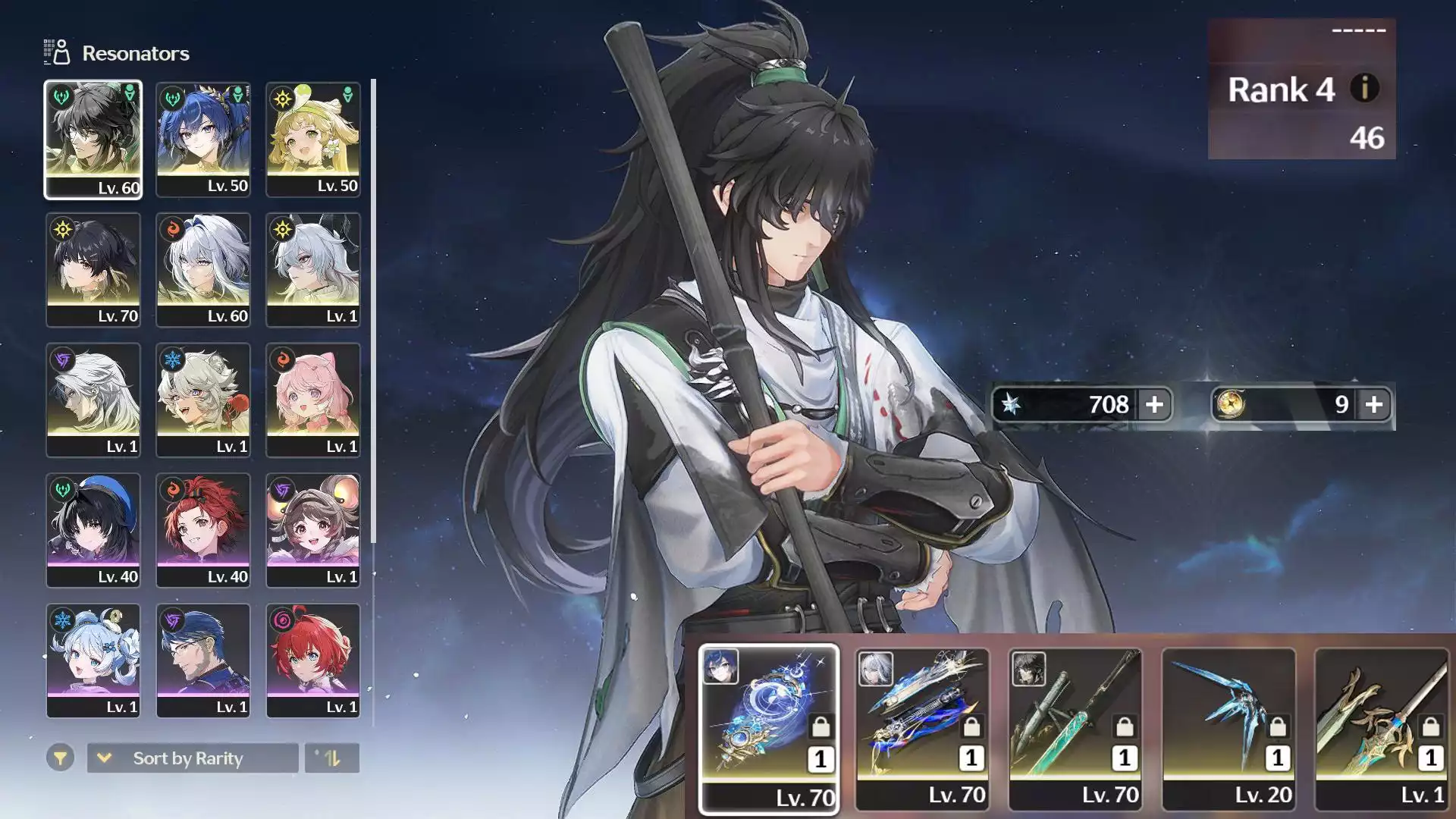Select the light-blue-haired Lv. 1 resonator

tap(93, 661)
